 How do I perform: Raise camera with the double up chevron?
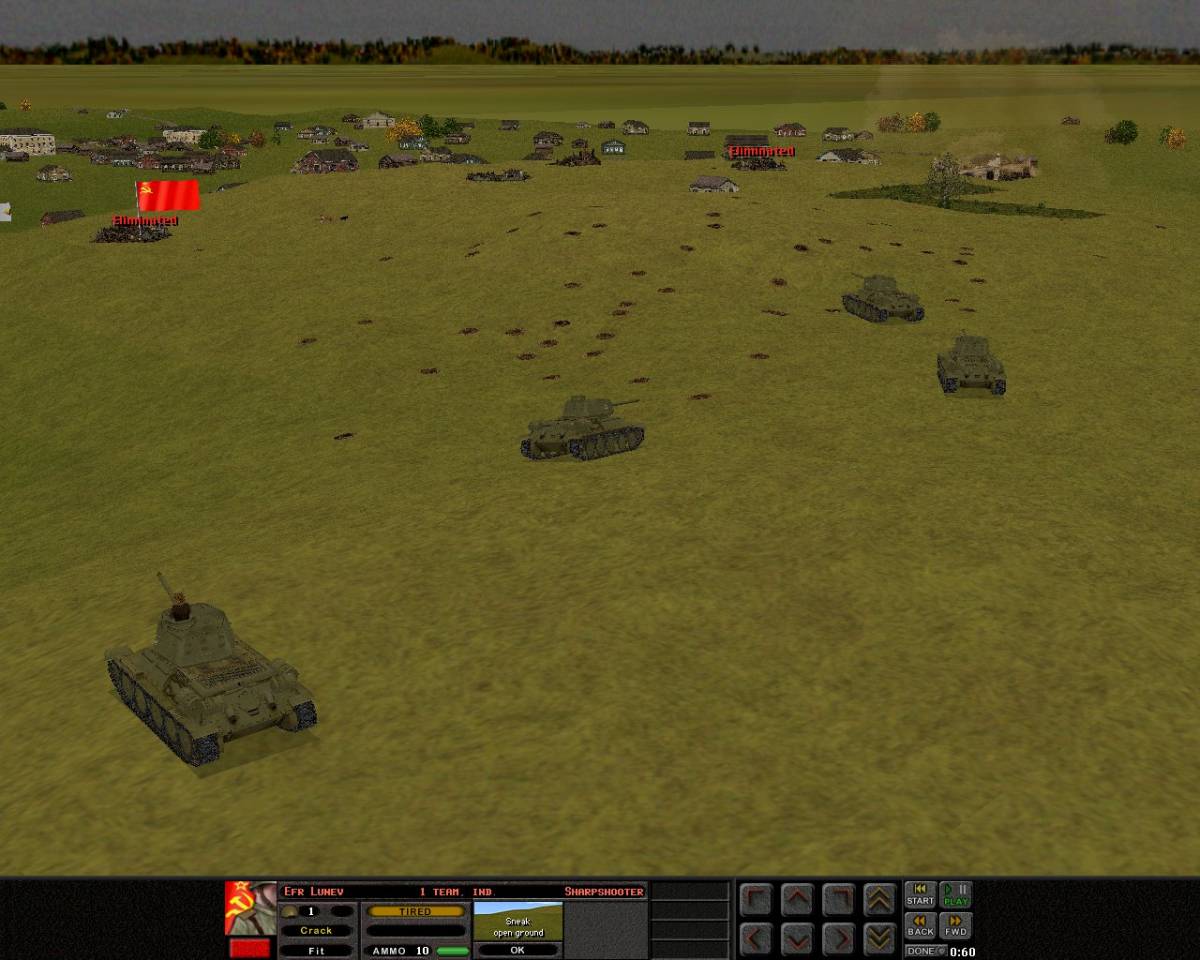879,899
